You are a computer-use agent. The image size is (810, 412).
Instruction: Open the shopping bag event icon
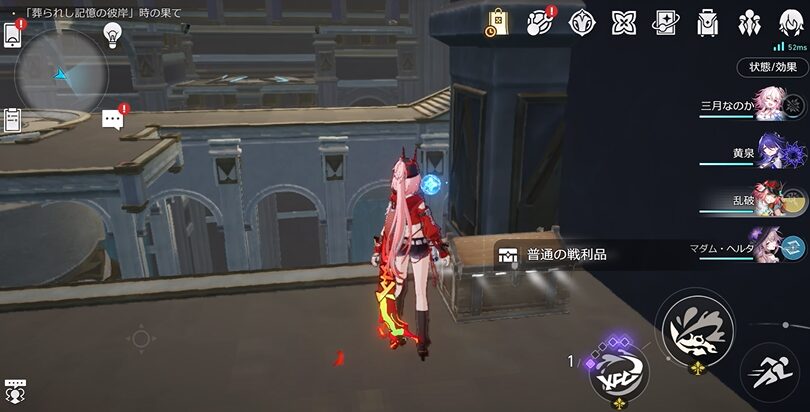498,22
